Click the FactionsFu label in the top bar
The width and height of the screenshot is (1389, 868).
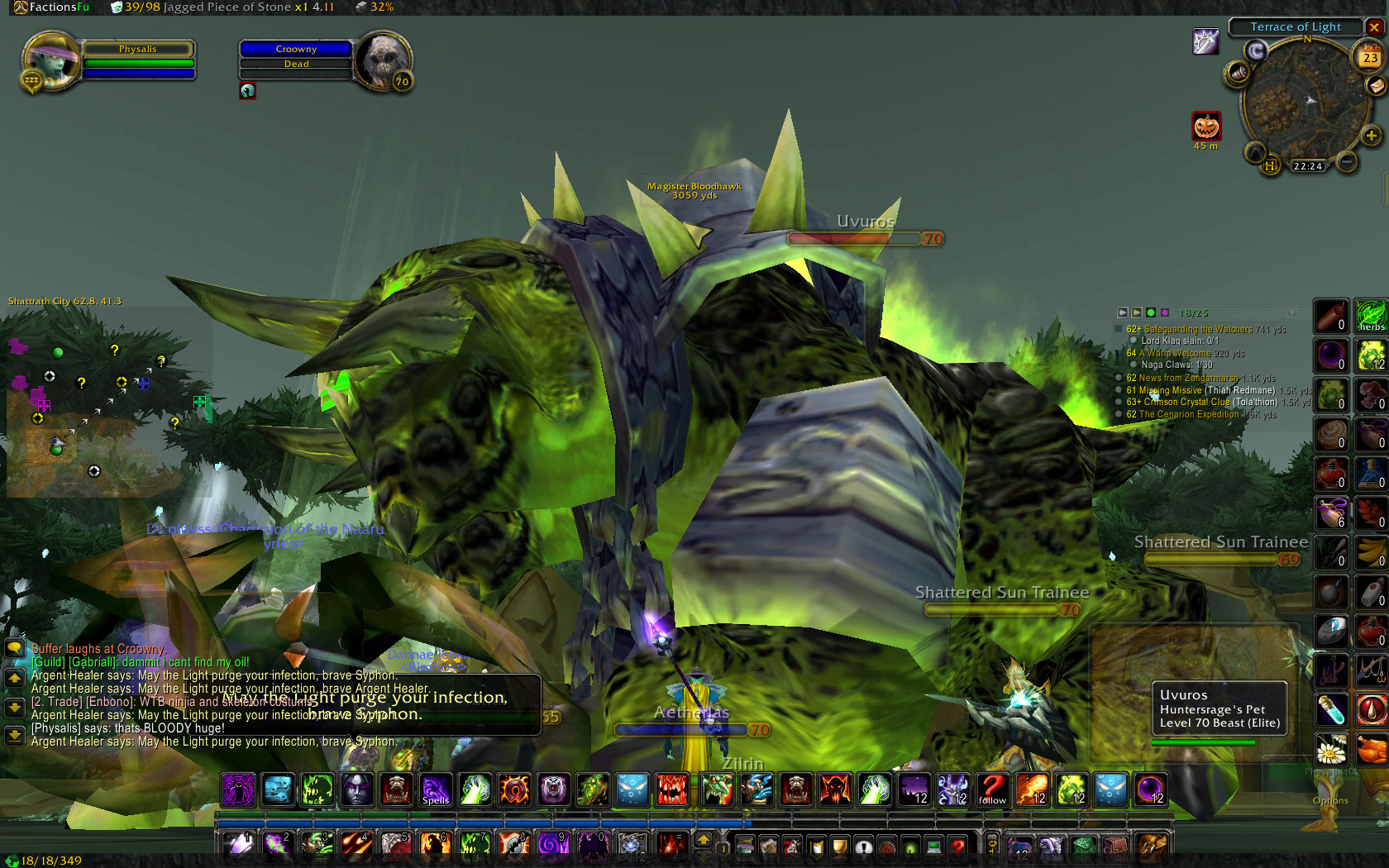pyautogui.click(x=51, y=7)
